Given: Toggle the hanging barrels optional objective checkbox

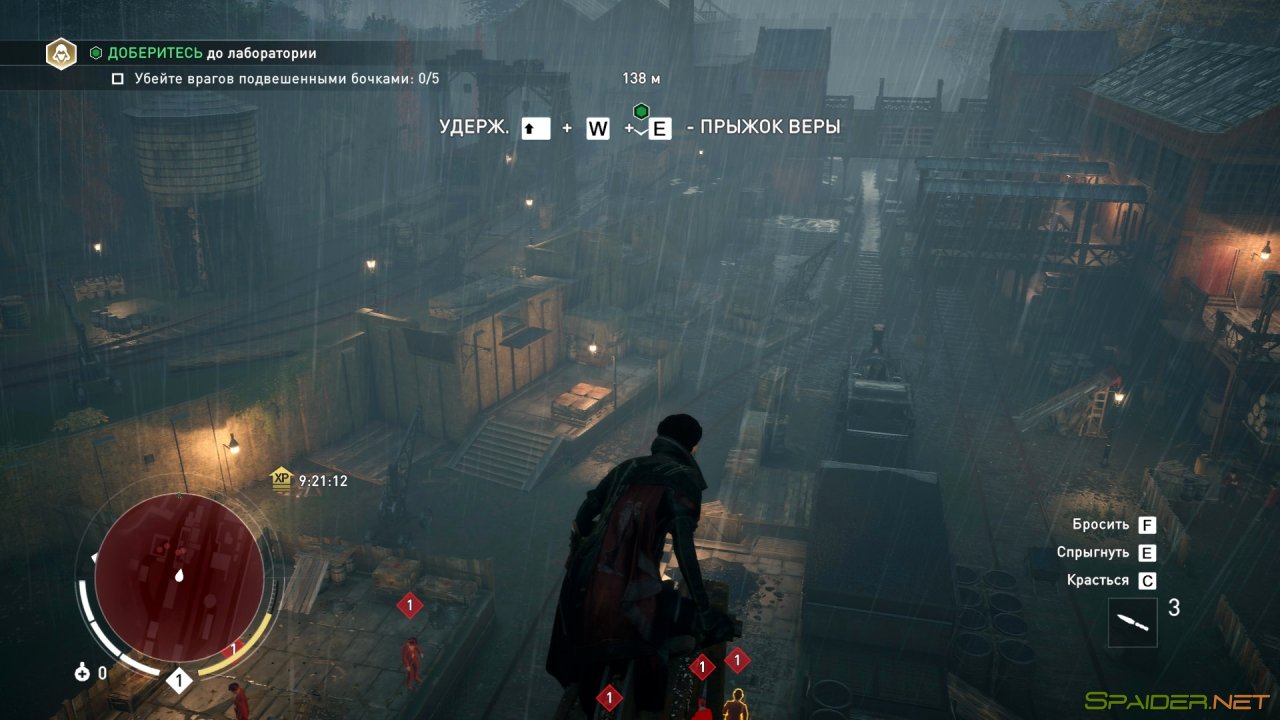Looking at the screenshot, I should [117, 79].
